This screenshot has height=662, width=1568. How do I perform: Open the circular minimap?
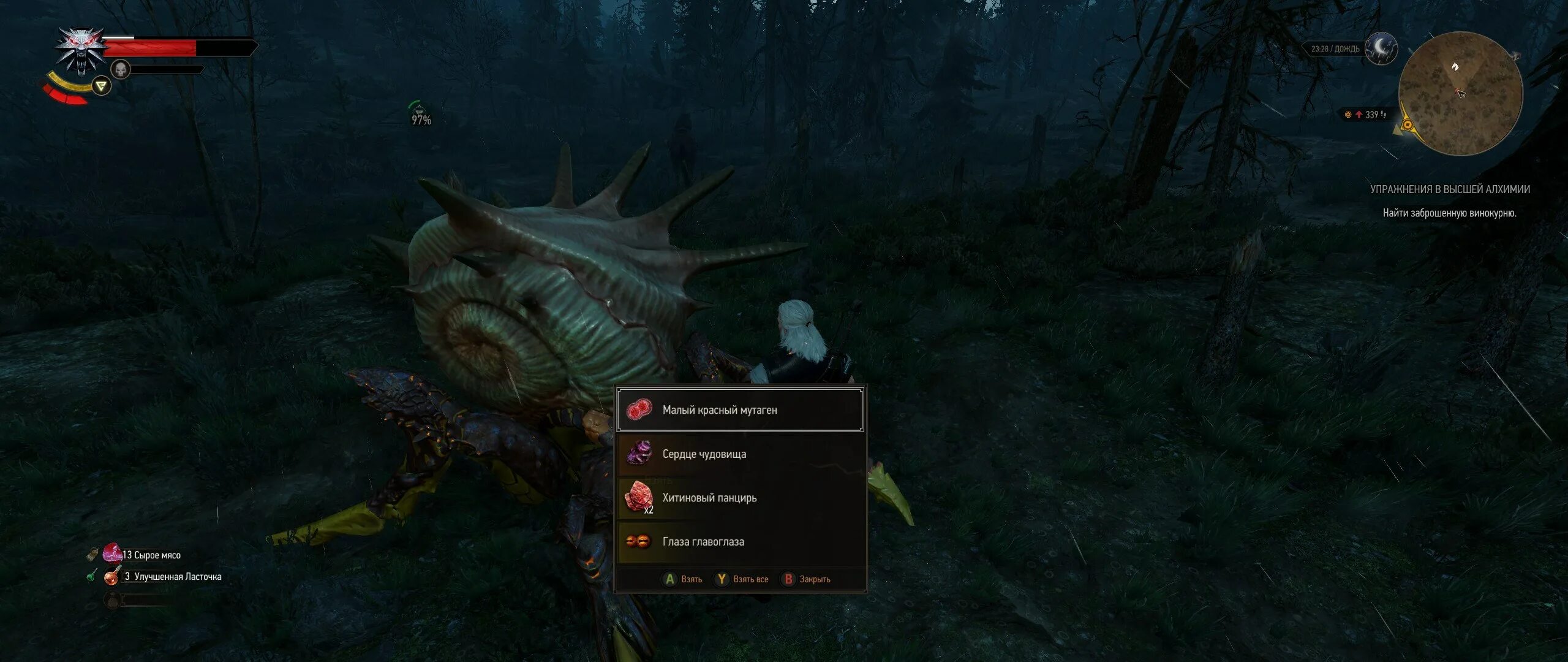coord(1460,93)
